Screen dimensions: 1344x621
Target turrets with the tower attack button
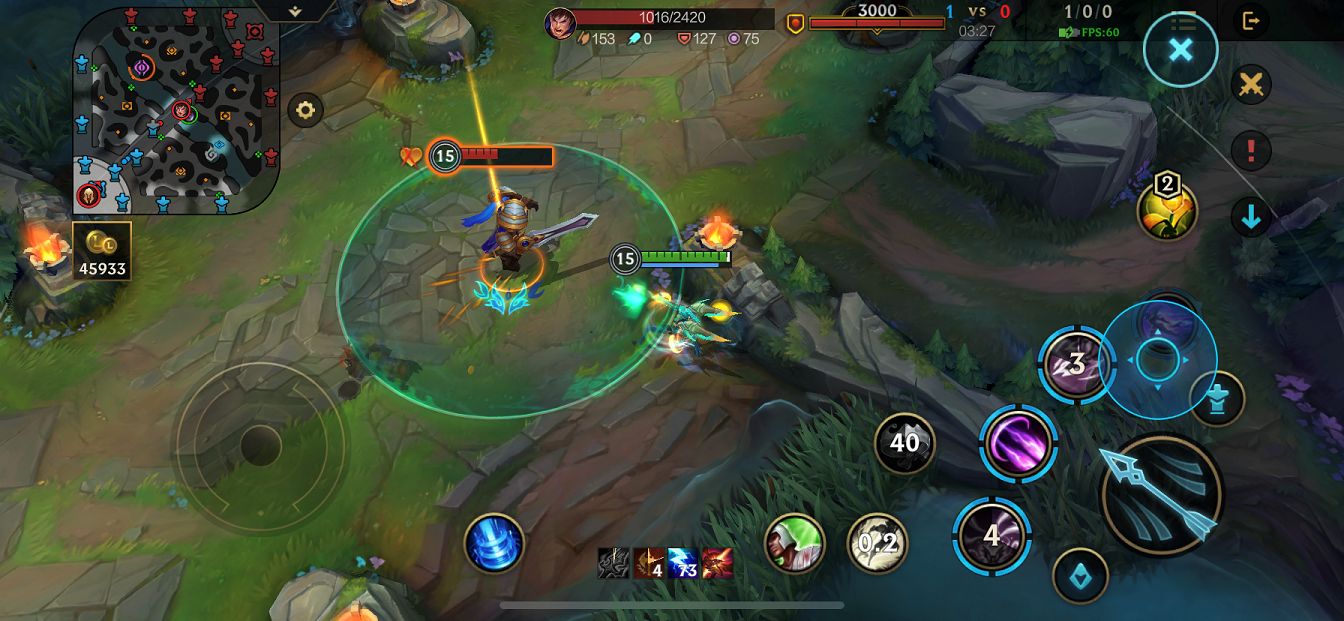1217,399
